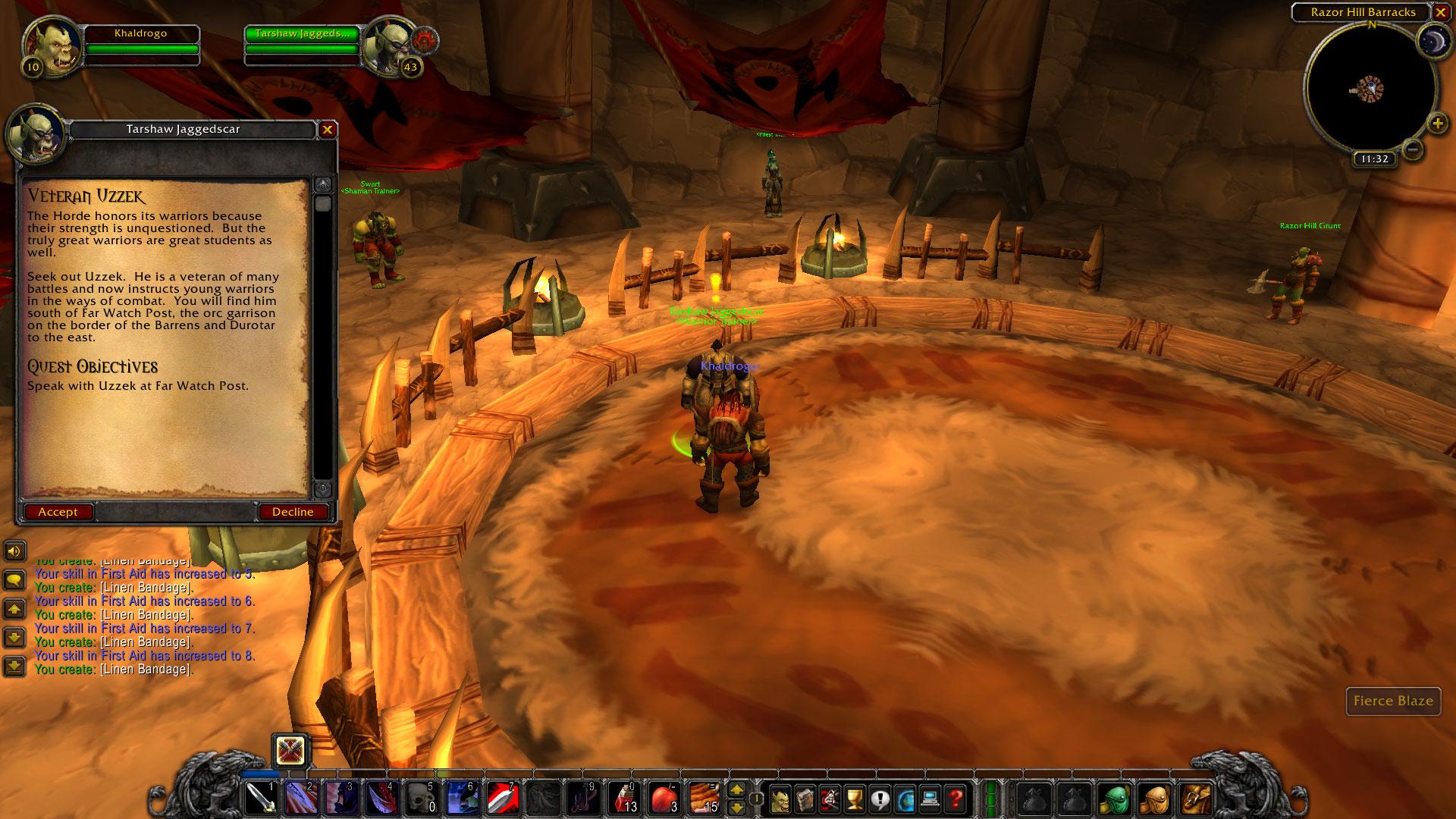Image resolution: width=1456 pixels, height=819 pixels.
Task: Use the Linen Bandage on the action bar
Action: [x=704, y=798]
